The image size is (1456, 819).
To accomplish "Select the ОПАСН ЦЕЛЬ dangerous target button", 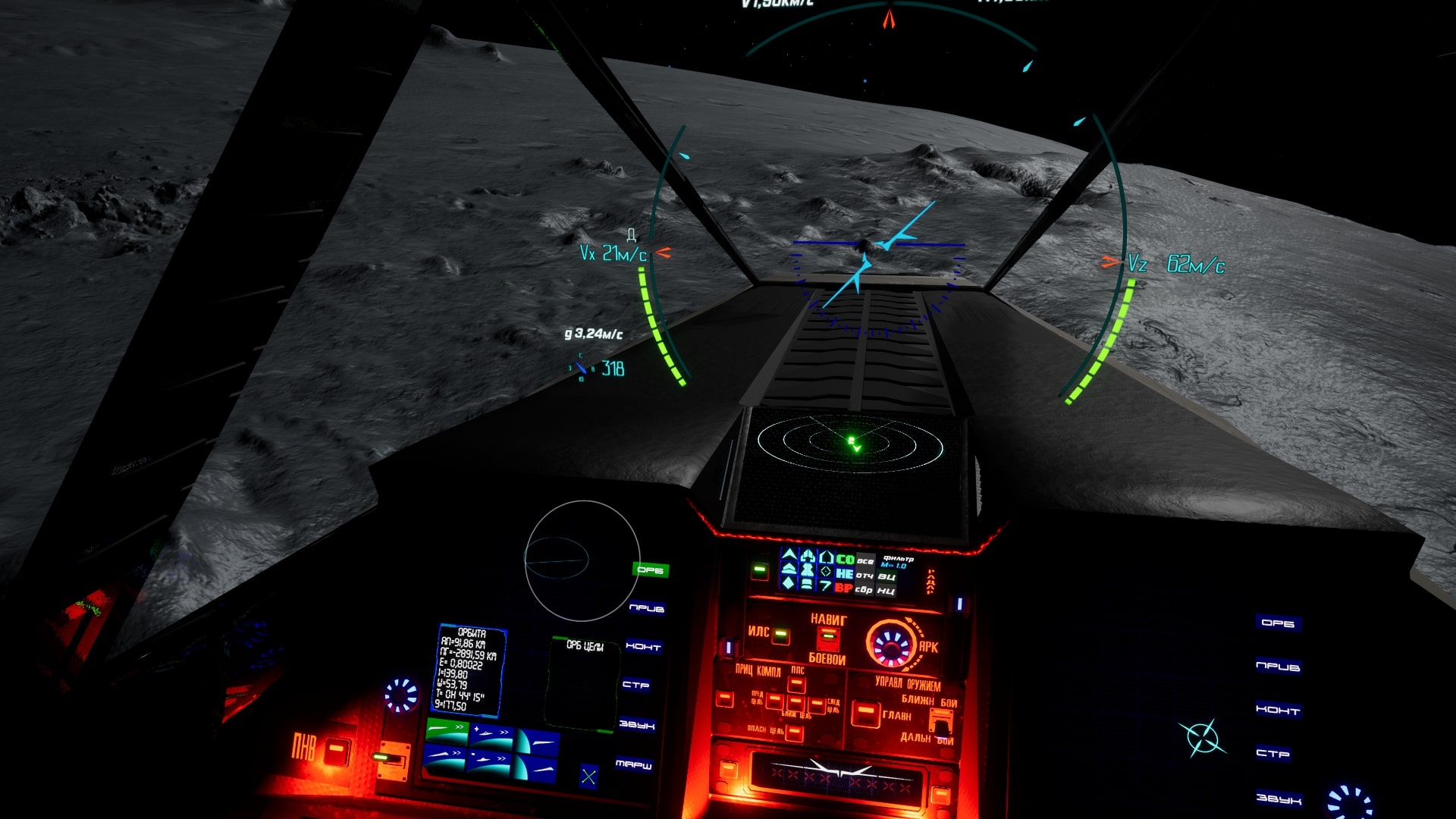I will (794, 733).
